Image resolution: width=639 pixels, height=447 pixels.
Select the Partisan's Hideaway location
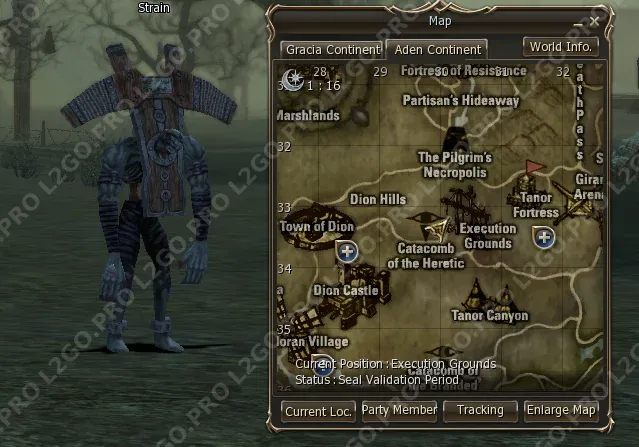[461, 101]
